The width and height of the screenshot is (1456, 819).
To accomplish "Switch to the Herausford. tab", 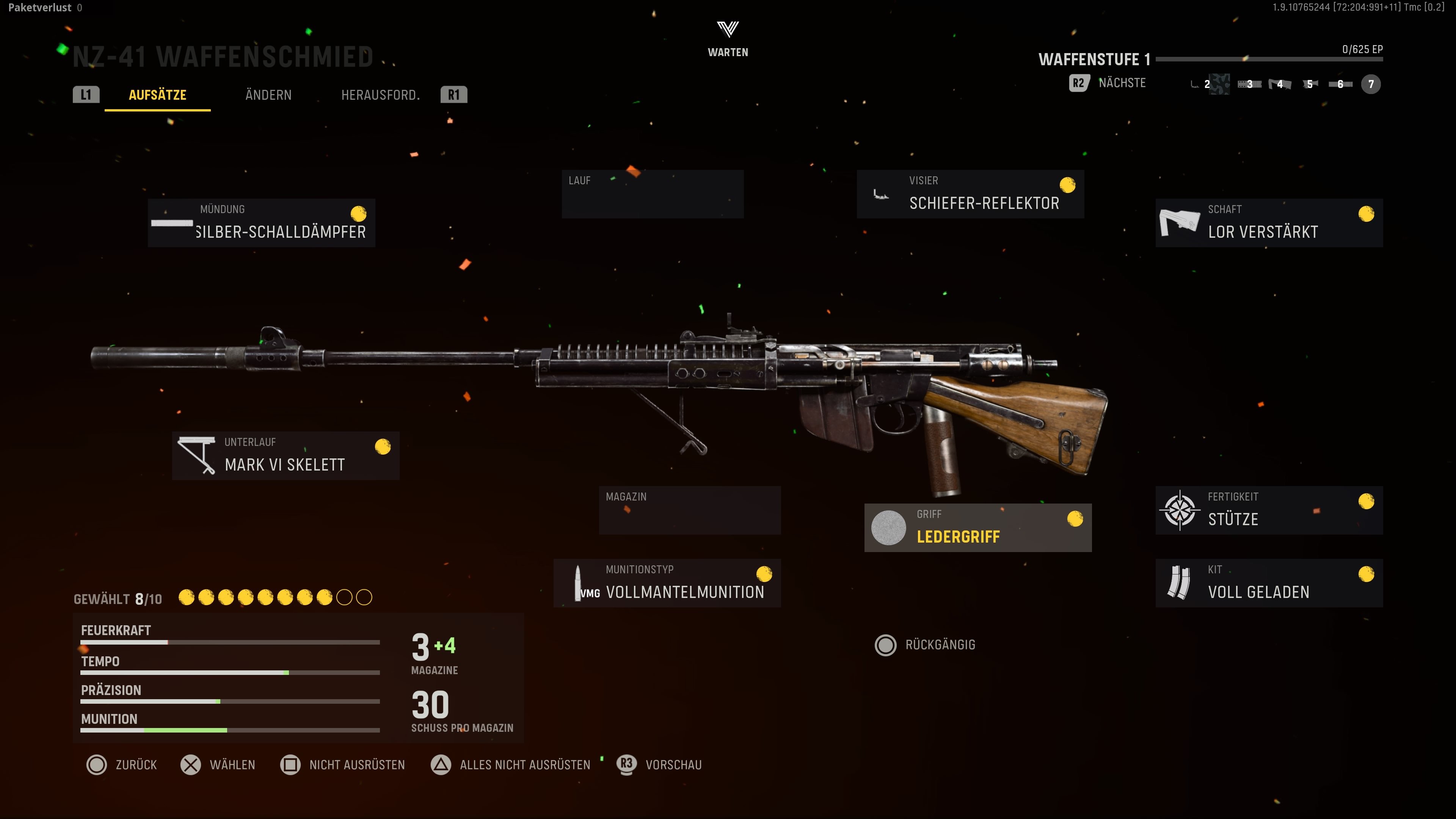I will point(380,95).
